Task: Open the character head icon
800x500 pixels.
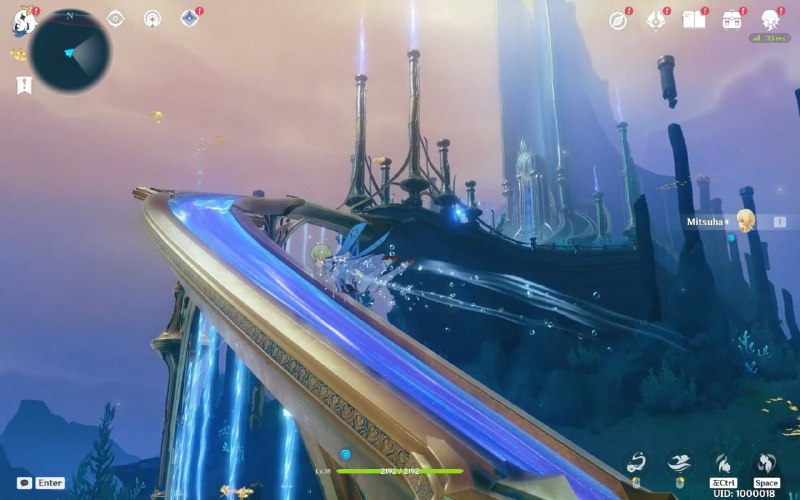Action: (770, 20)
